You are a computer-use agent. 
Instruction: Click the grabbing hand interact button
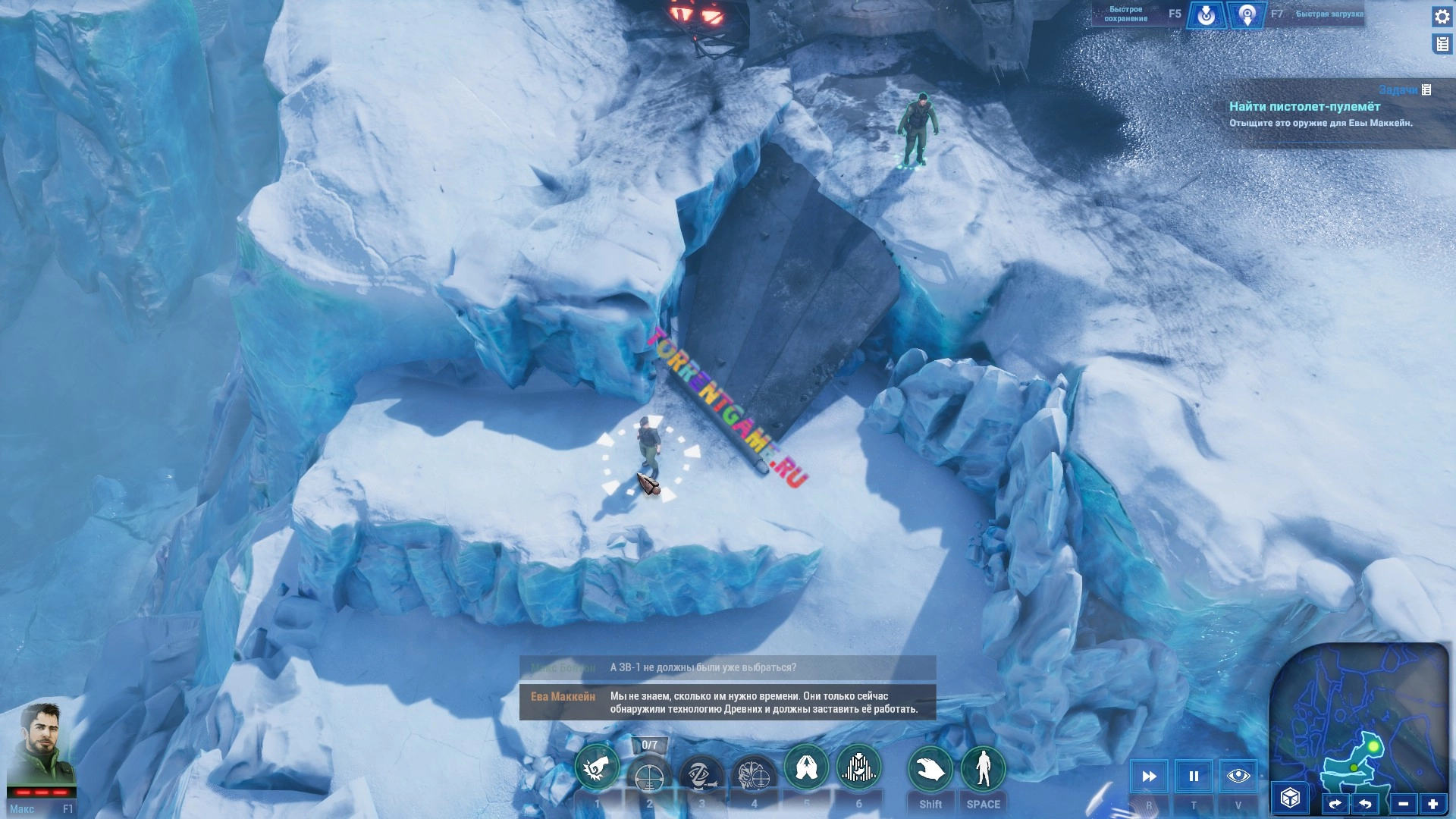930,769
